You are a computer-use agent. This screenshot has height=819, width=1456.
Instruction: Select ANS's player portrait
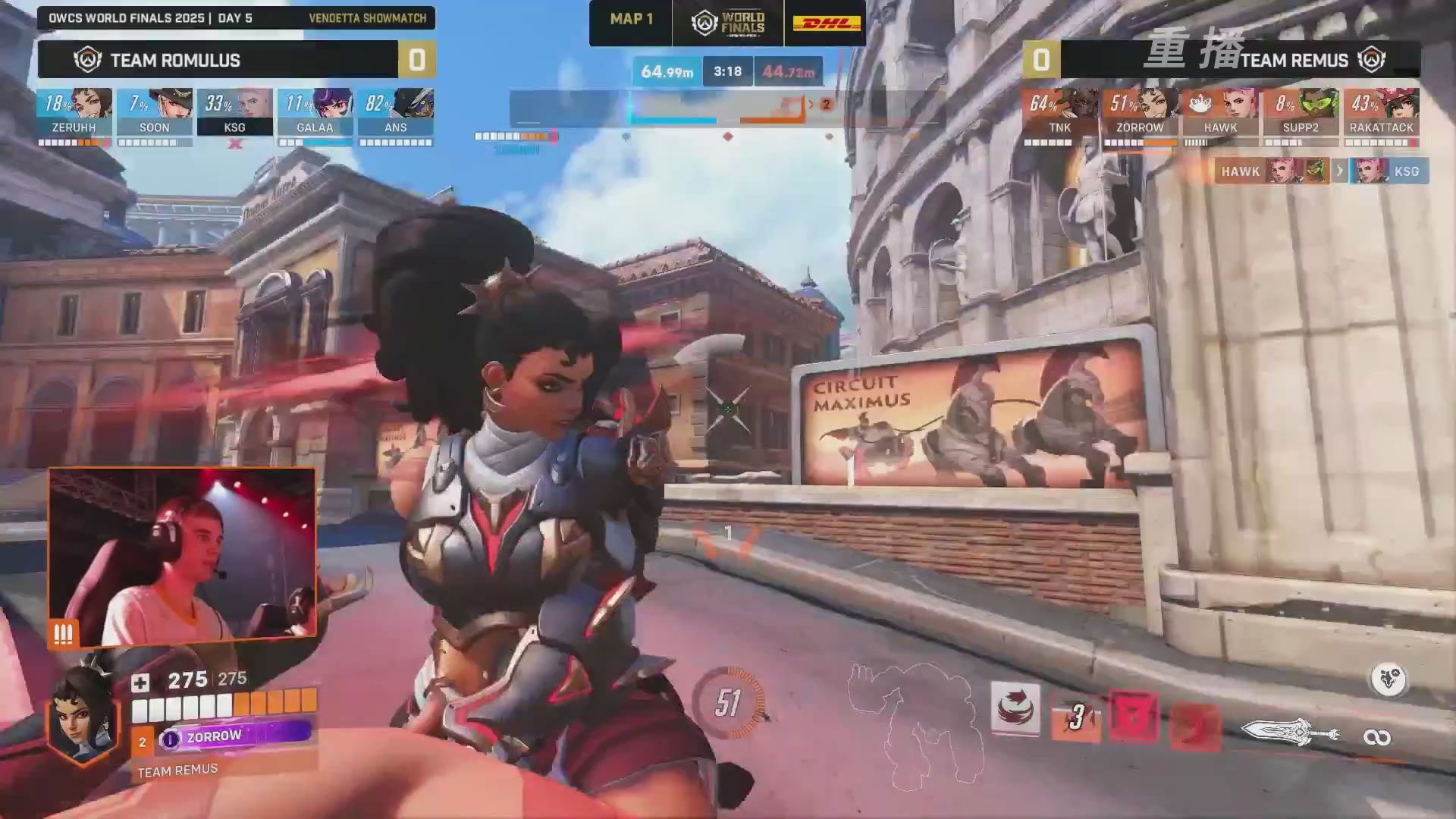pos(396,111)
